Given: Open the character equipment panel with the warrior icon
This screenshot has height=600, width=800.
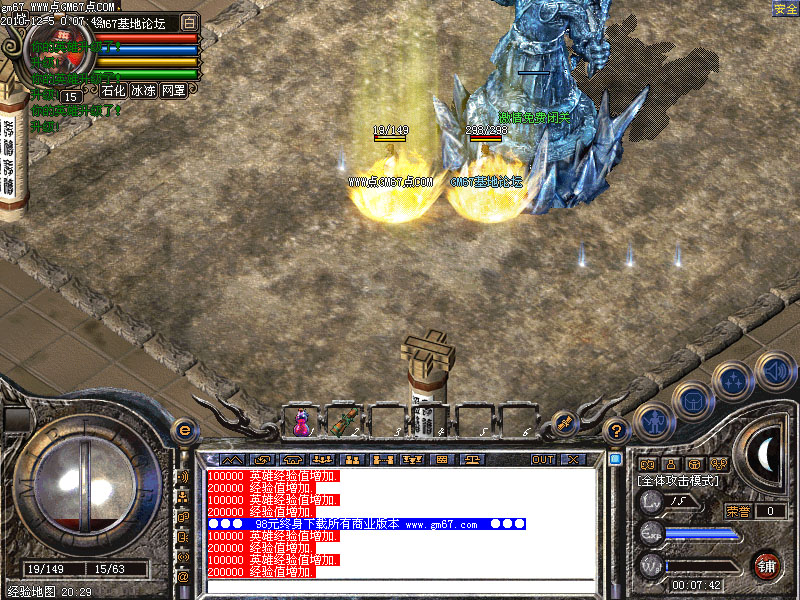Looking at the screenshot, I should (x=653, y=421).
